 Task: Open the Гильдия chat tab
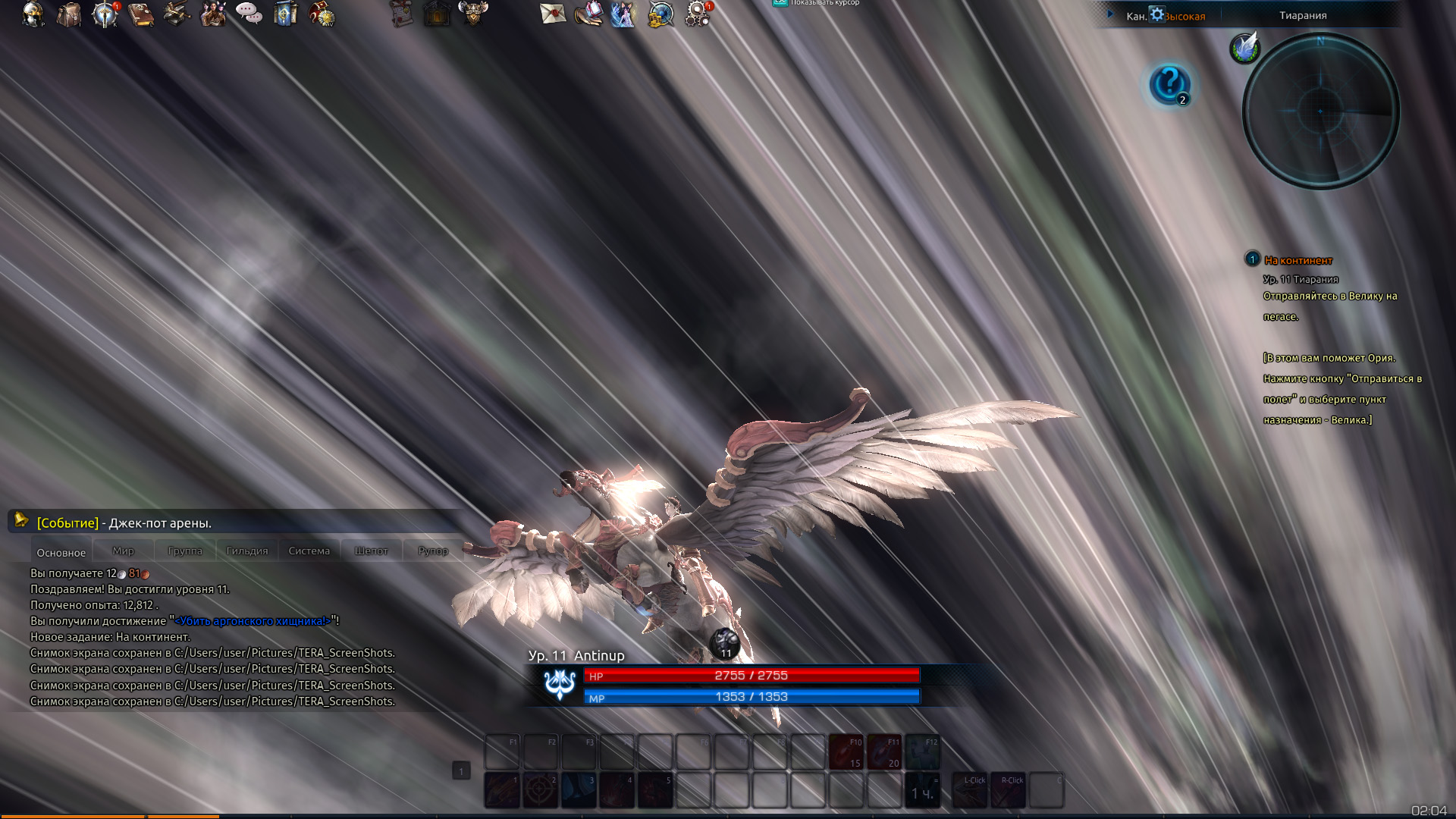coord(247,551)
